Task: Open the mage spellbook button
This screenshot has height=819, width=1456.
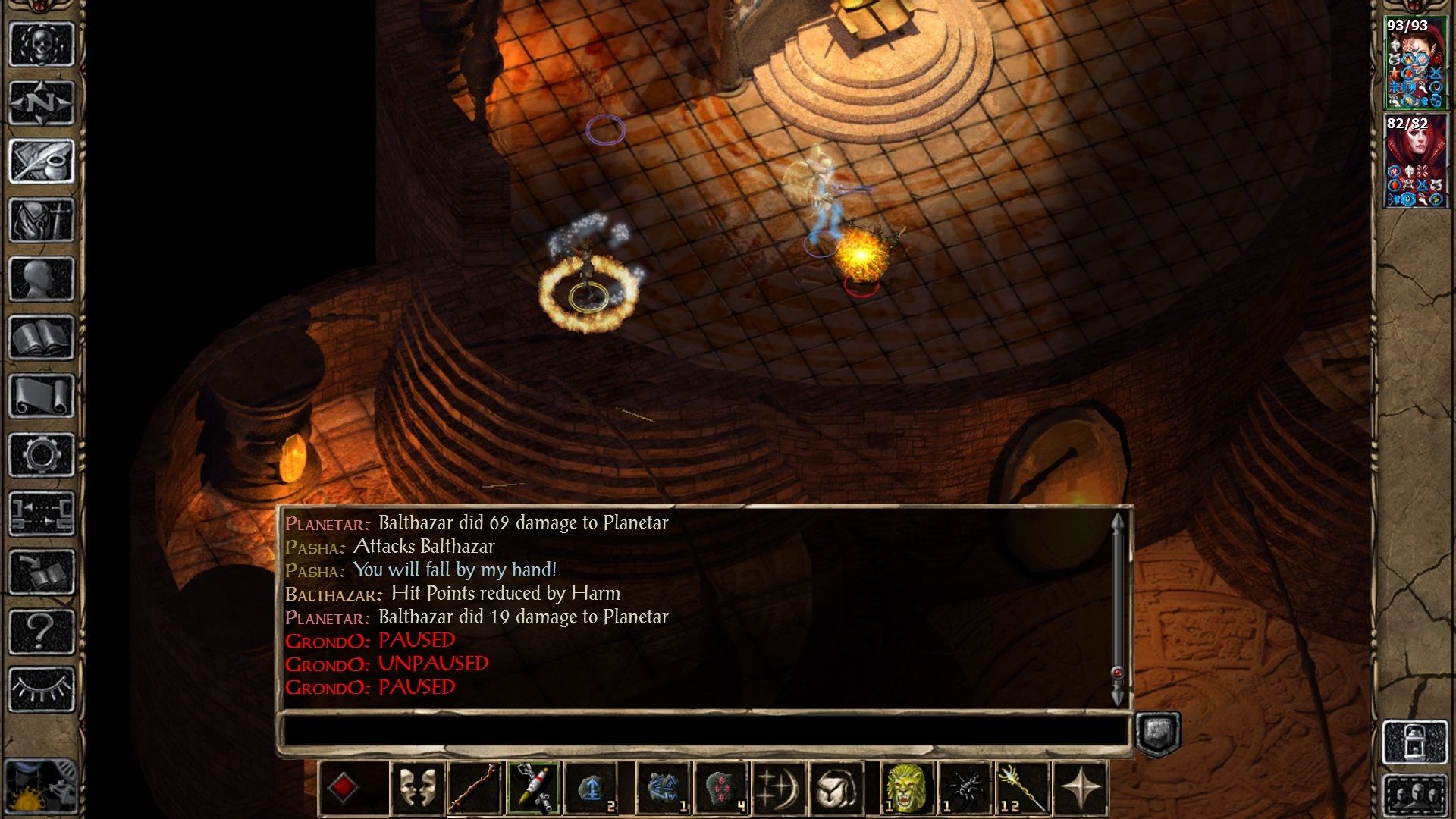Action: click(42, 337)
